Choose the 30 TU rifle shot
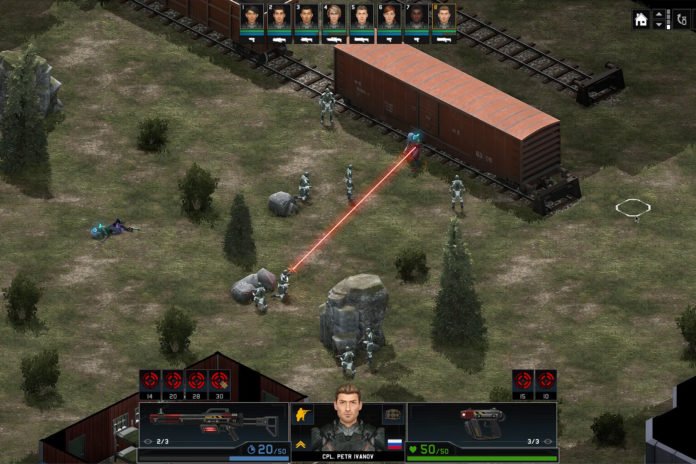Image resolution: width=696 pixels, height=464 pixels. [219, 381]
